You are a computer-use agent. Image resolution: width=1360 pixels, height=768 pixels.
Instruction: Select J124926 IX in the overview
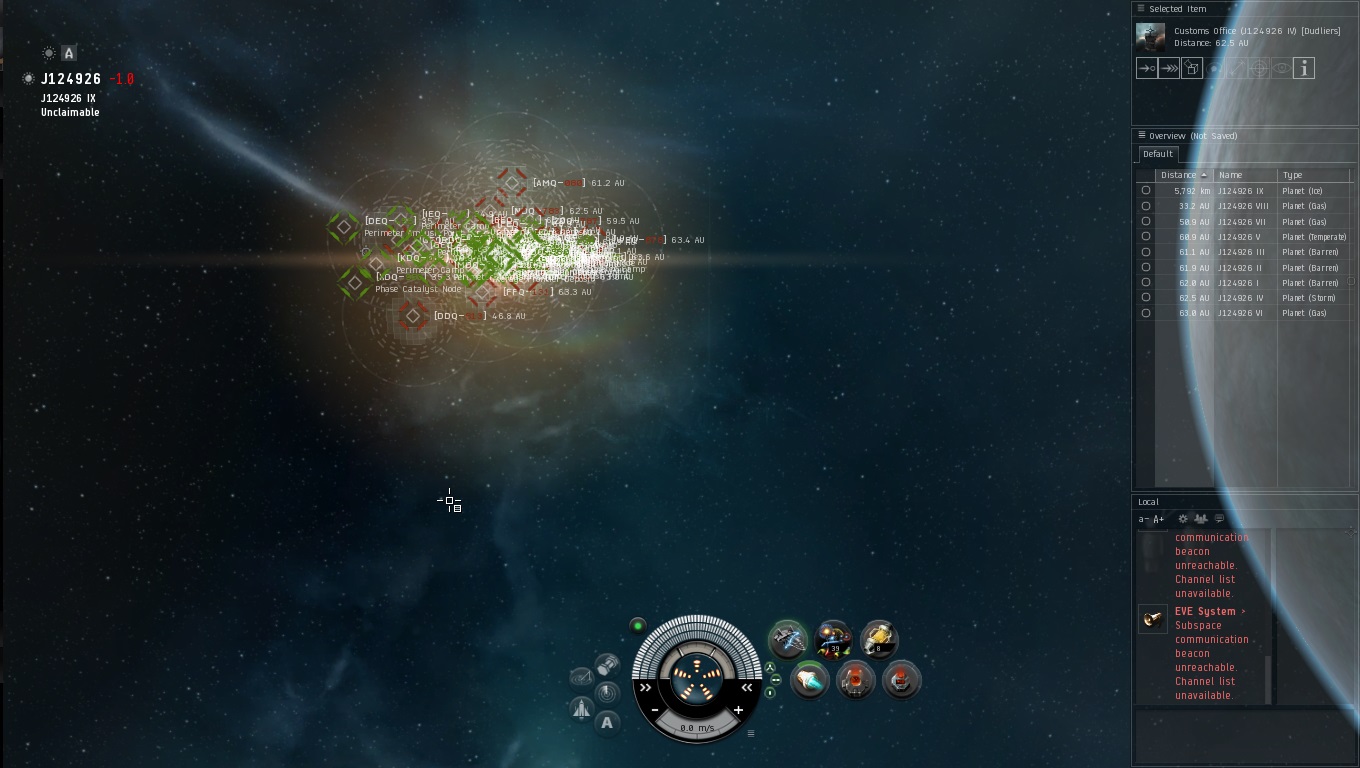click(x=1240, y=191)
